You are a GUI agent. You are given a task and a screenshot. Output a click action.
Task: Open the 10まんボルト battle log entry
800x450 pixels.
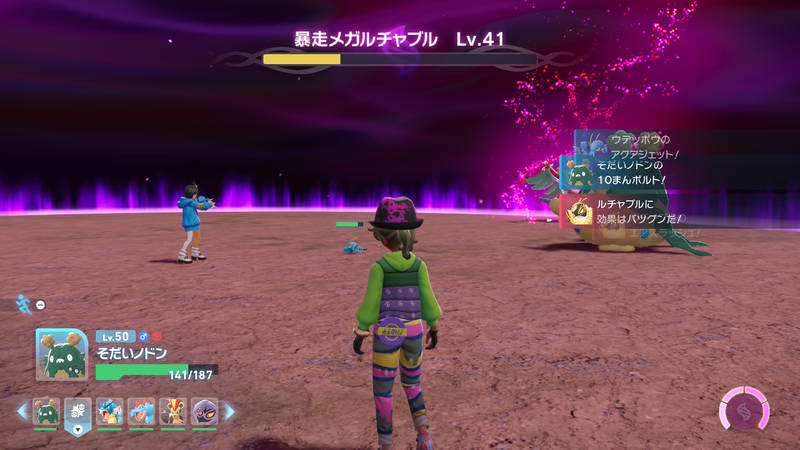pos(625,172)
